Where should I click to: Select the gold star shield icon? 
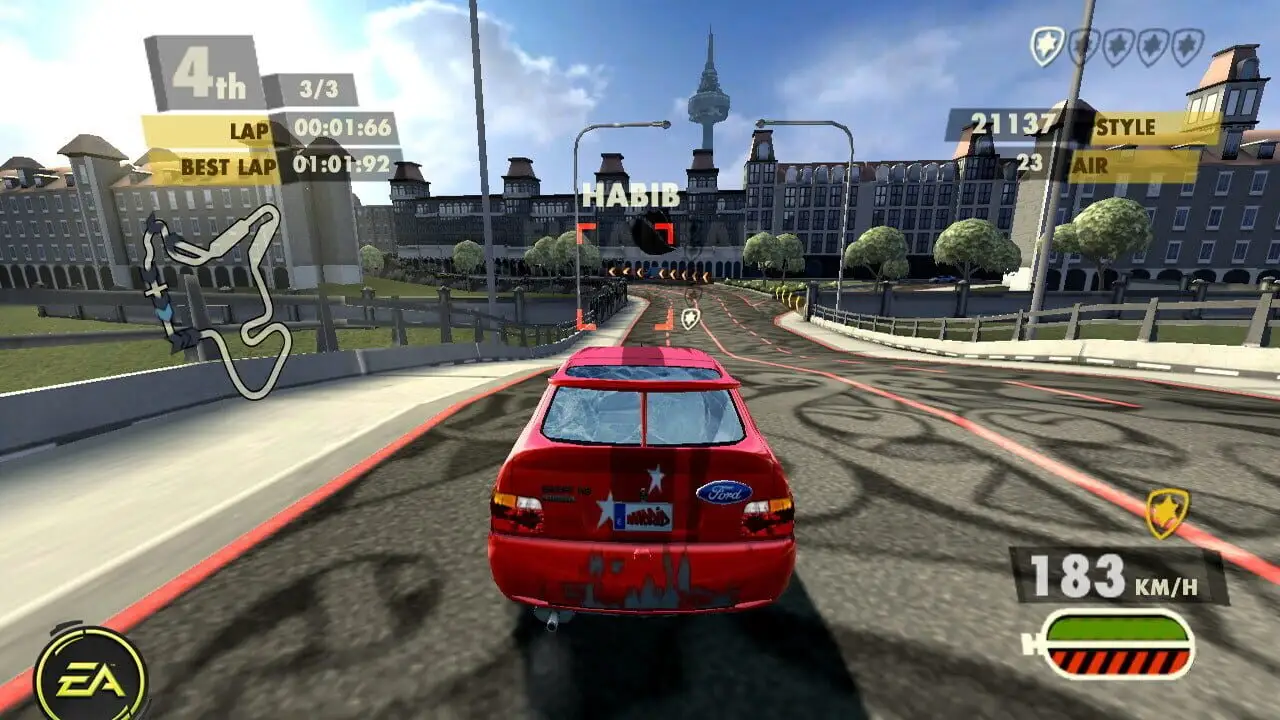(1166, 513)
